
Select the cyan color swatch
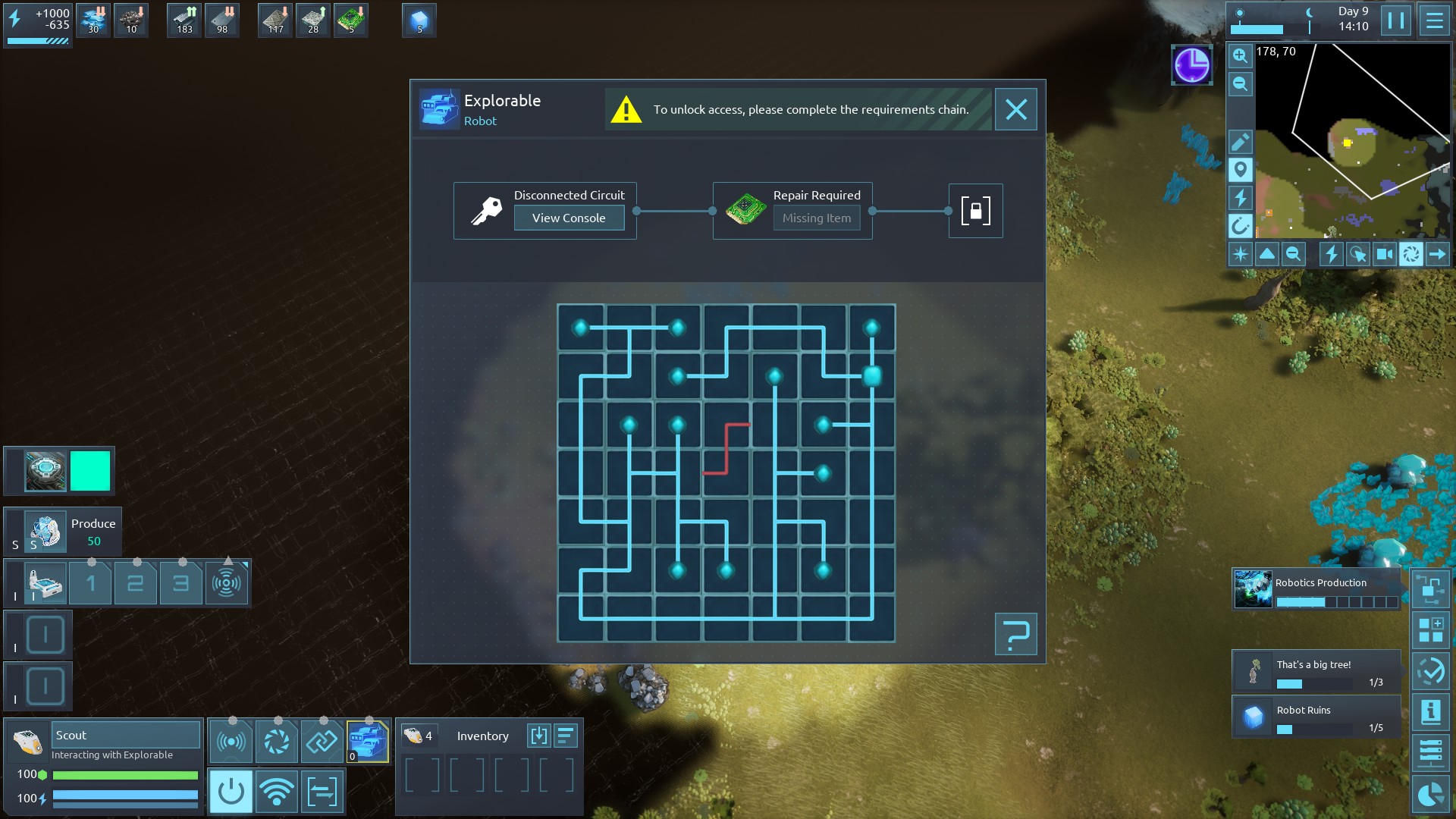(x=90, y=471)
